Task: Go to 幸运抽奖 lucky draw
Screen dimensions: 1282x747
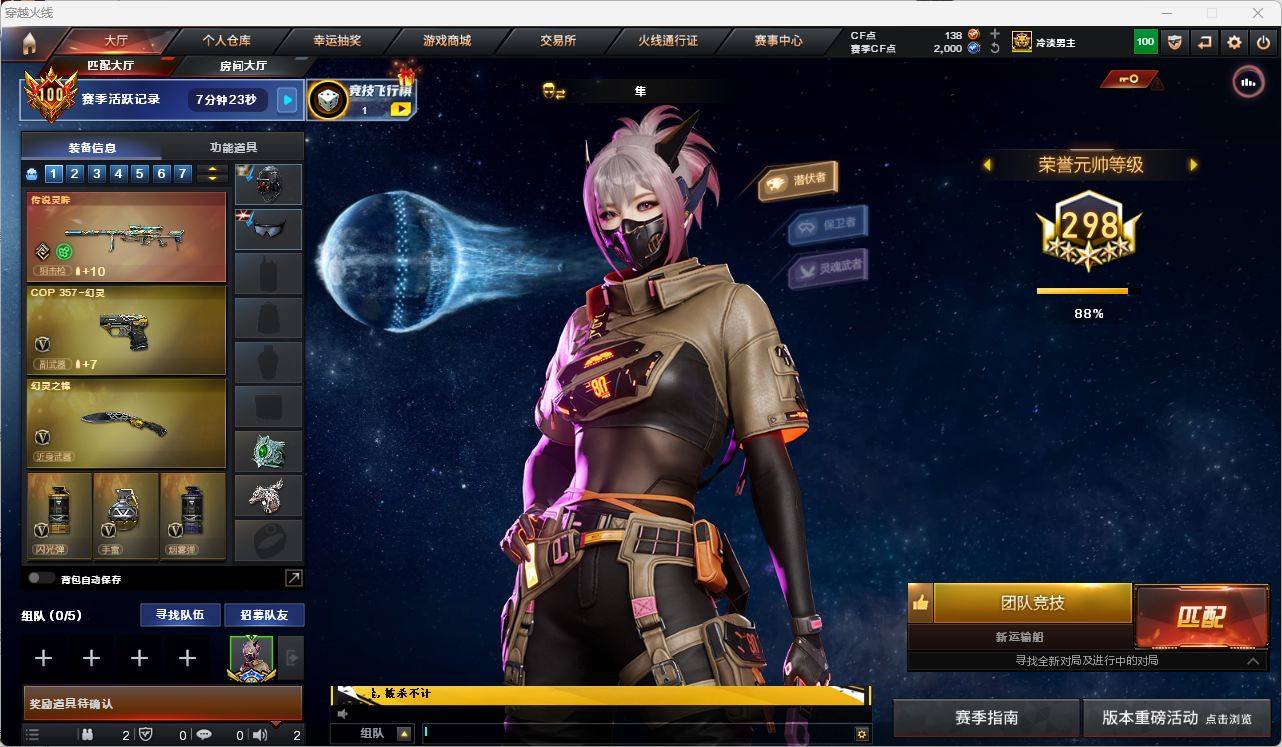Action: point(337,41)
